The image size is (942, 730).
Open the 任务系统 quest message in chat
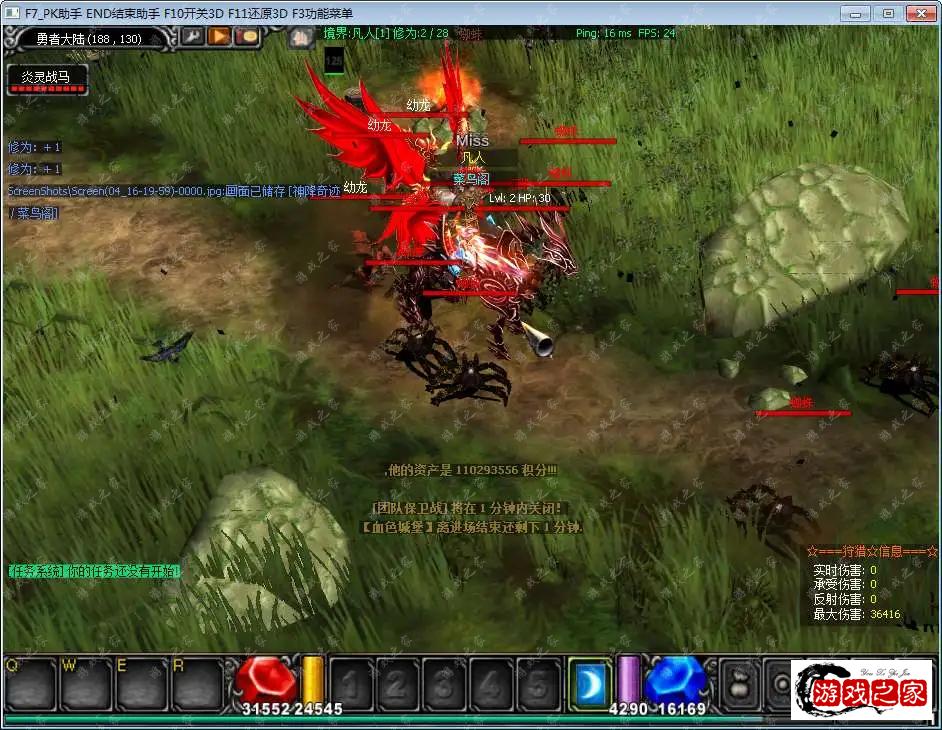pyautogui.click(x=95, y=572)
